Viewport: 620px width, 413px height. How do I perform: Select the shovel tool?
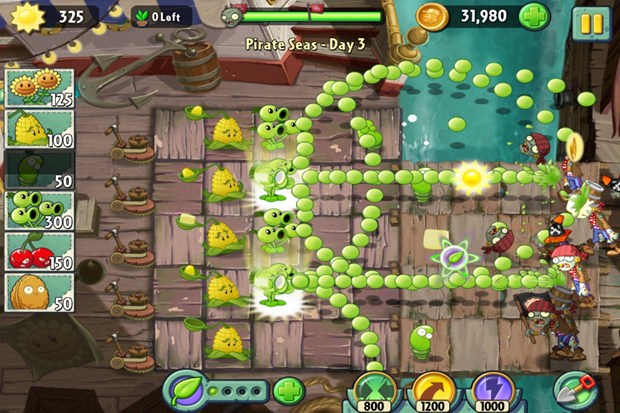click(x=575, y=388)
